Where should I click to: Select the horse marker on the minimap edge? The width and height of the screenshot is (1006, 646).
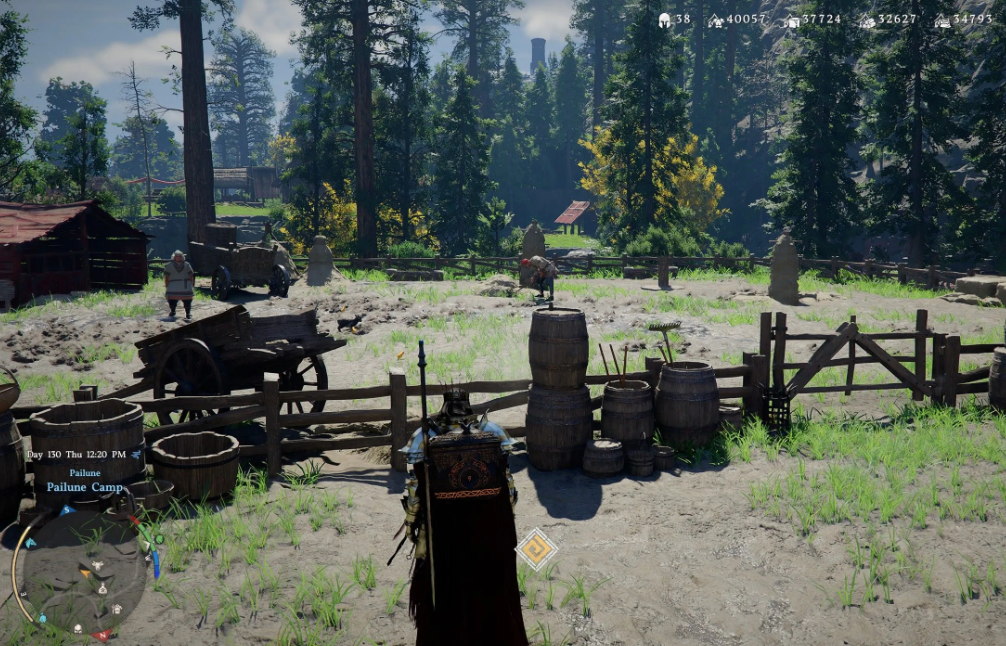30,543
